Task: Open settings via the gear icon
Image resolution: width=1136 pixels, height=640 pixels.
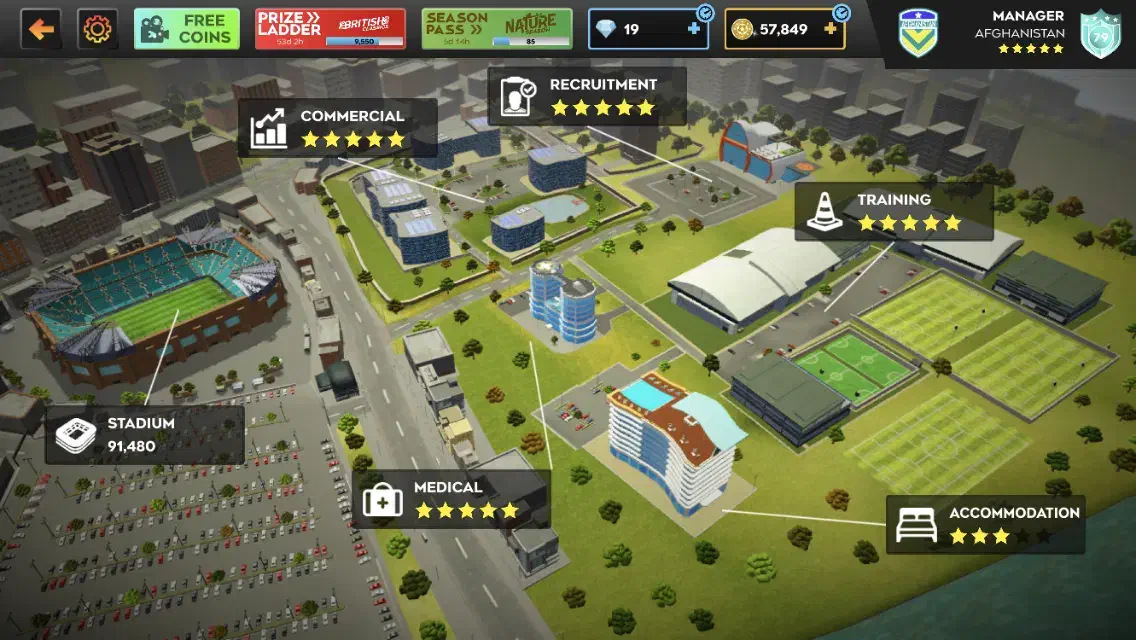Action: (x=97, y=29)
